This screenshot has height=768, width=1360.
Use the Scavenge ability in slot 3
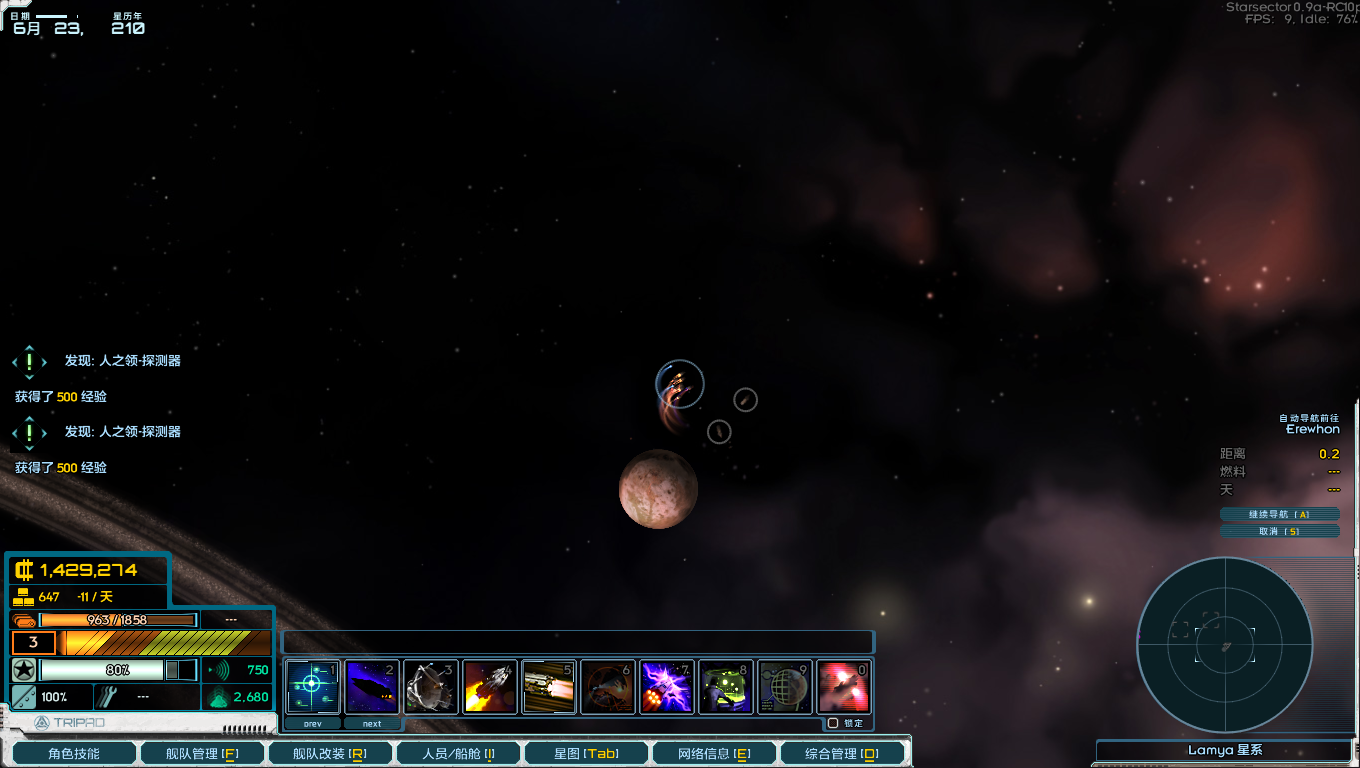pyautogui.click(x=431, y=686)
